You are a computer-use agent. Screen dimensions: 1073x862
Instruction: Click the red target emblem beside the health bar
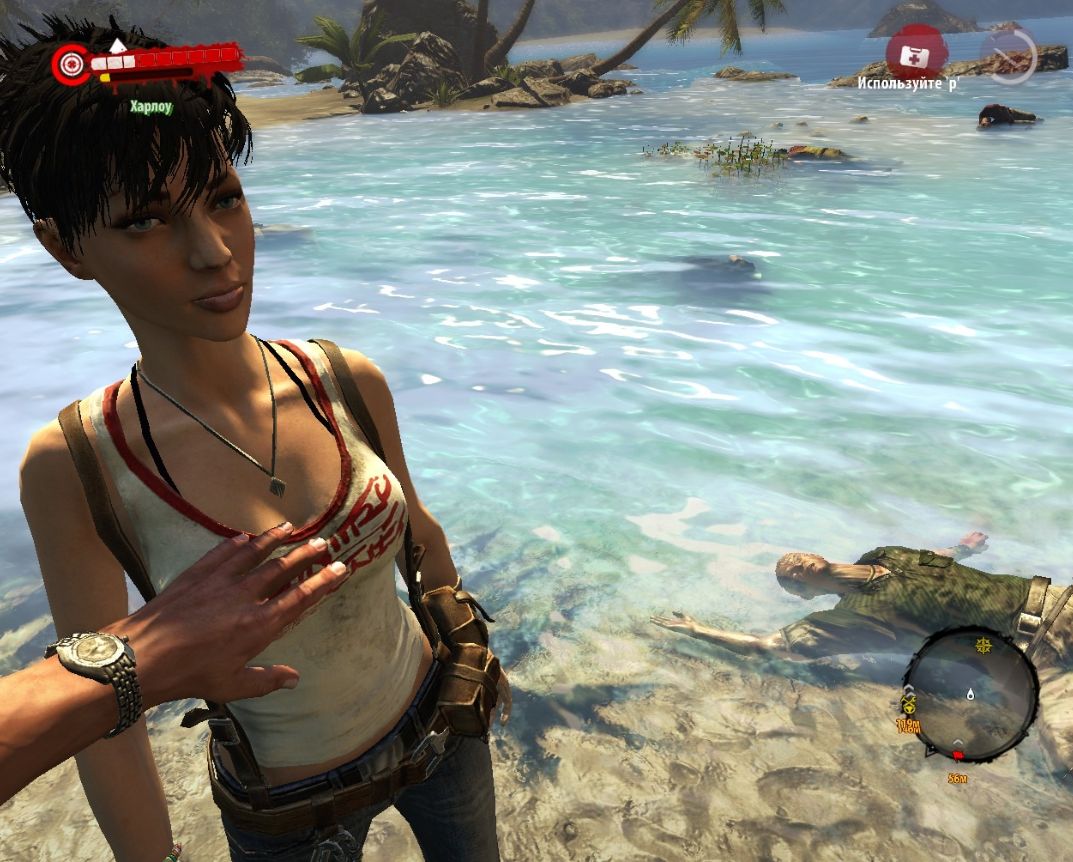click(71, 64)
